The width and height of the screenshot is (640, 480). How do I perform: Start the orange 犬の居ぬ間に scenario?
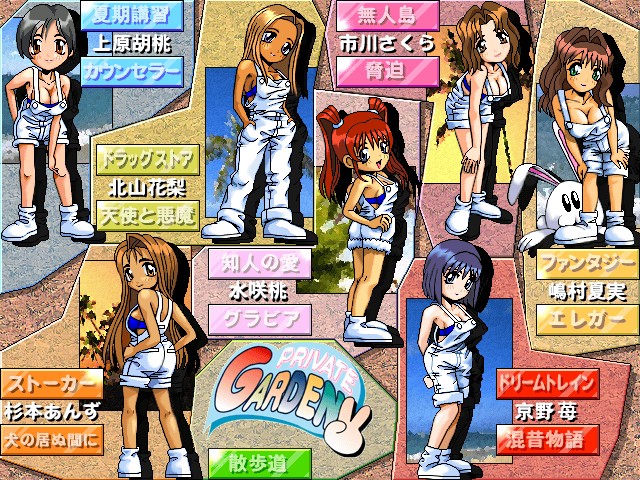tap(51, 437)
